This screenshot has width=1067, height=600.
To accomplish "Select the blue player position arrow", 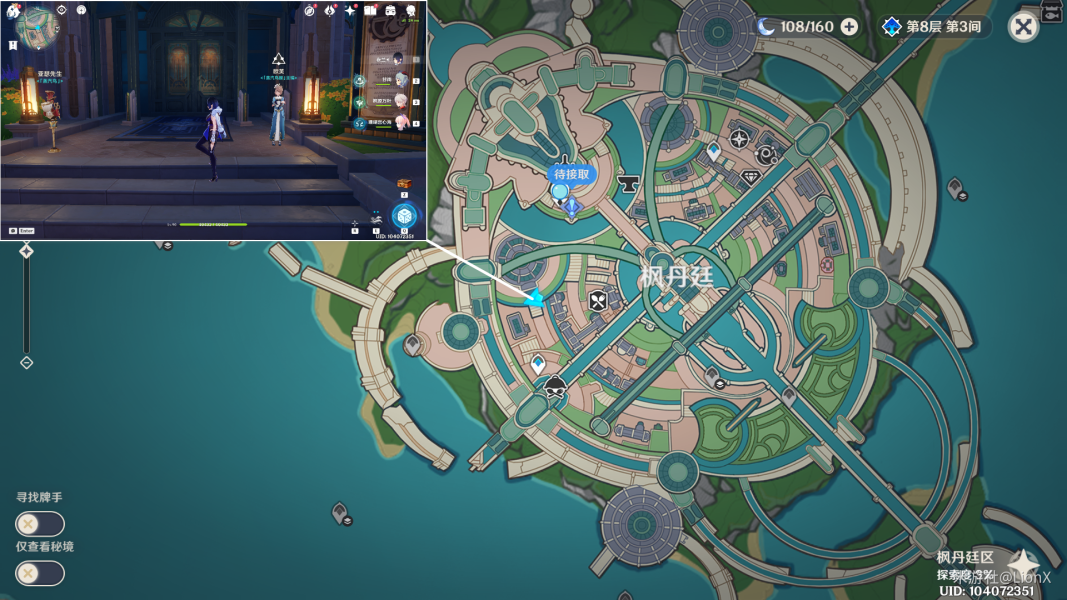I will point(536,298).
